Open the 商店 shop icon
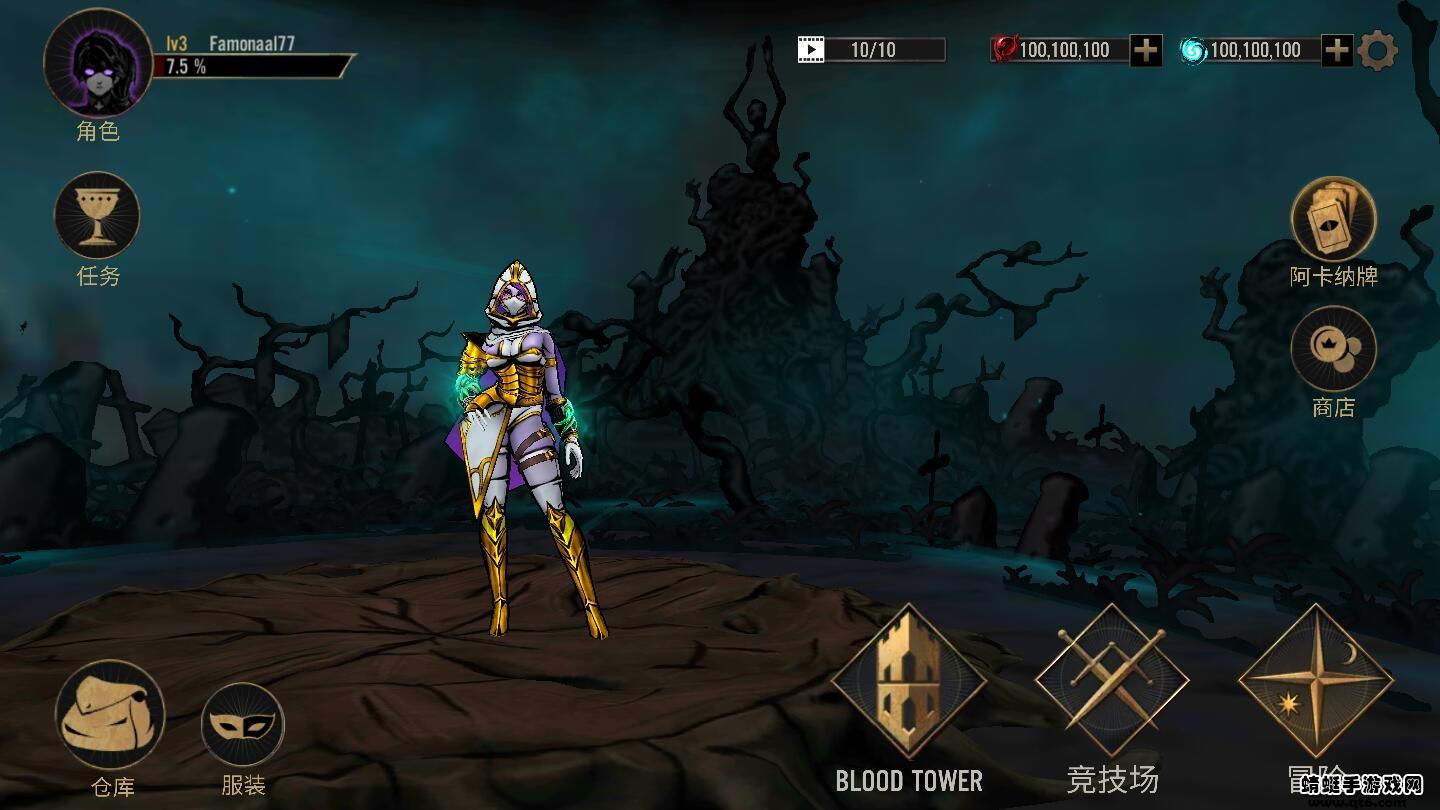The image size is (1440, 810). (x=1334, y=350)
